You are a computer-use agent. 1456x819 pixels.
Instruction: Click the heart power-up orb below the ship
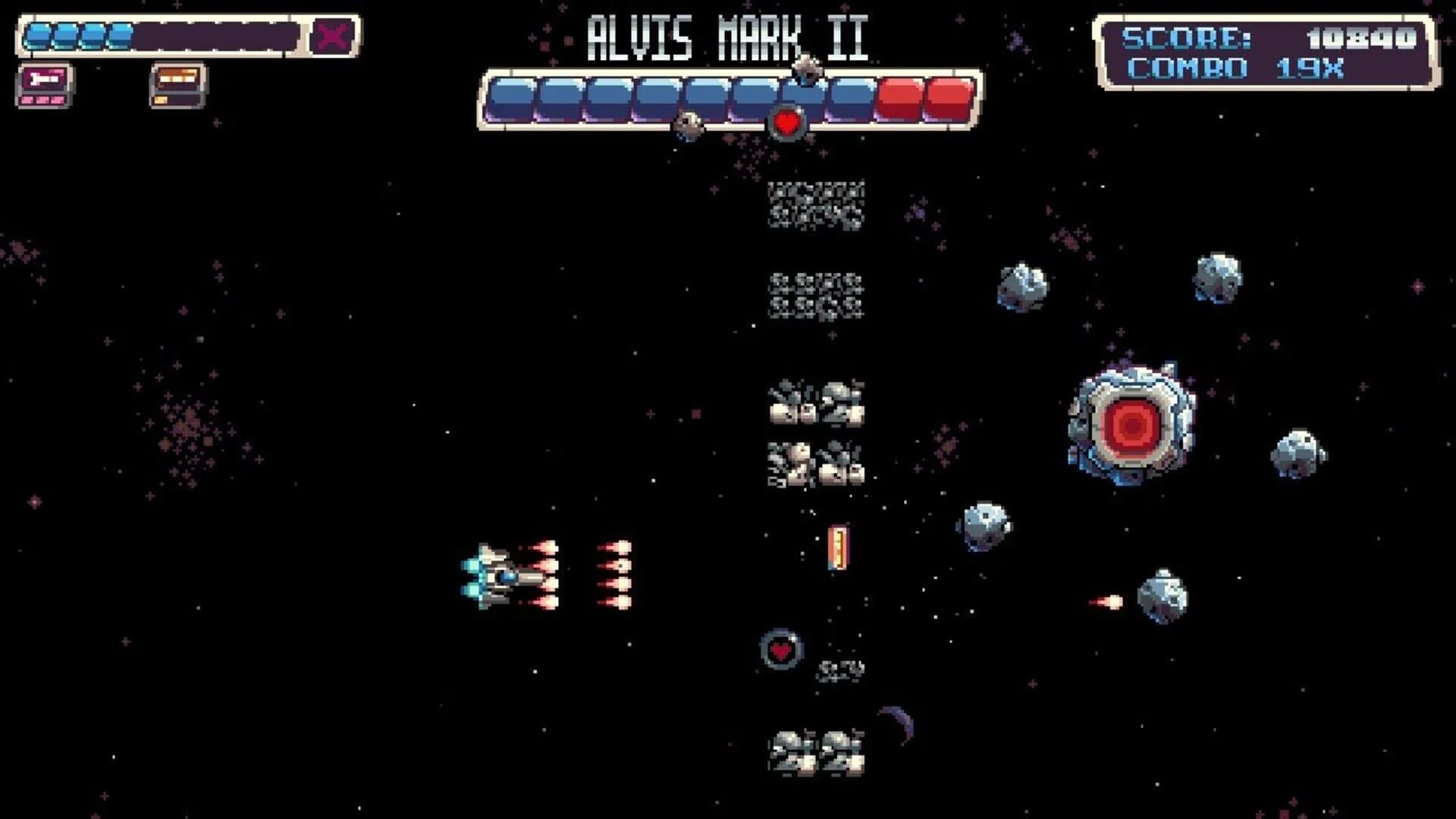[781, 648]
